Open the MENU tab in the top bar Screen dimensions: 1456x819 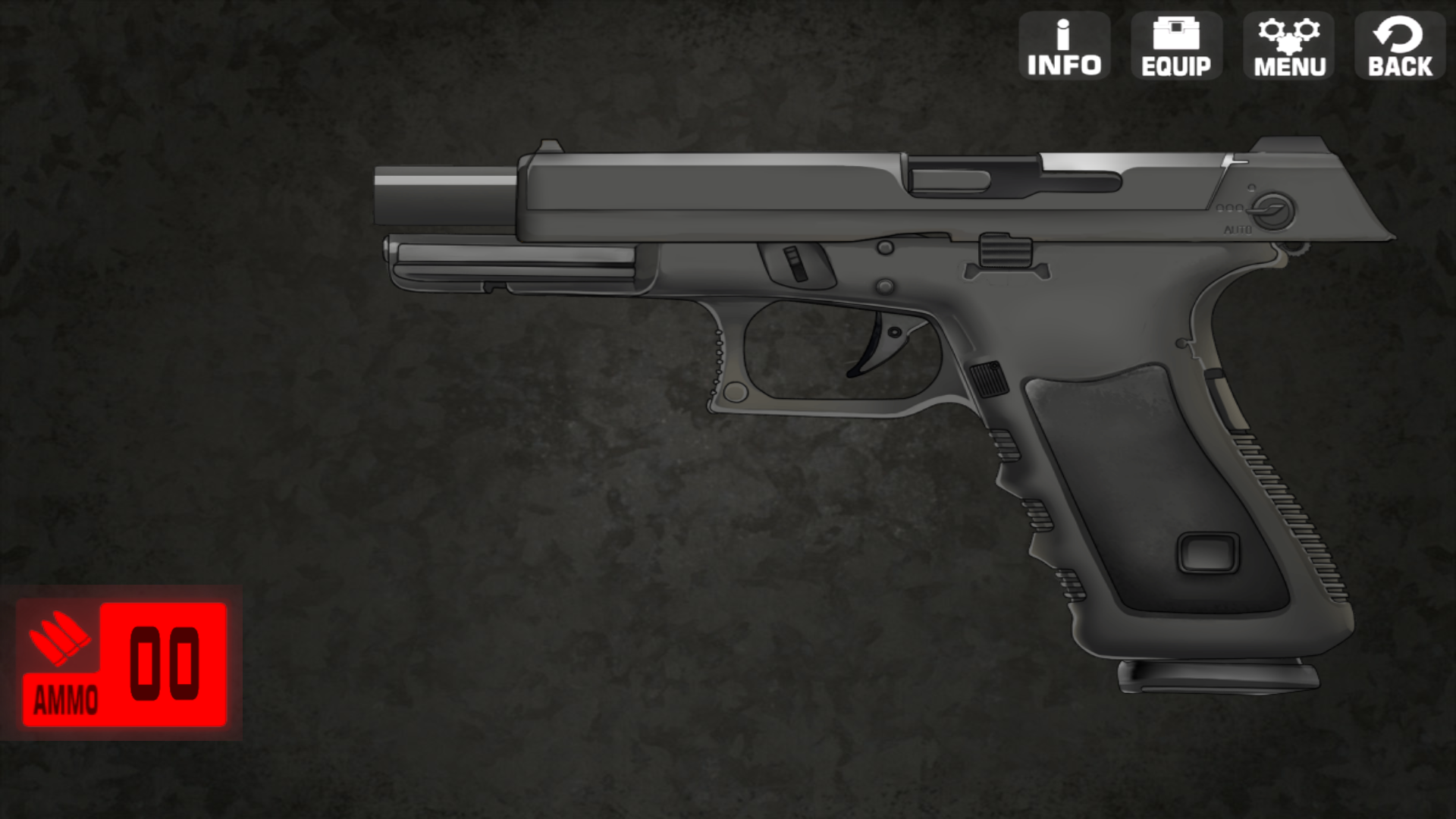click(1288, 45)
